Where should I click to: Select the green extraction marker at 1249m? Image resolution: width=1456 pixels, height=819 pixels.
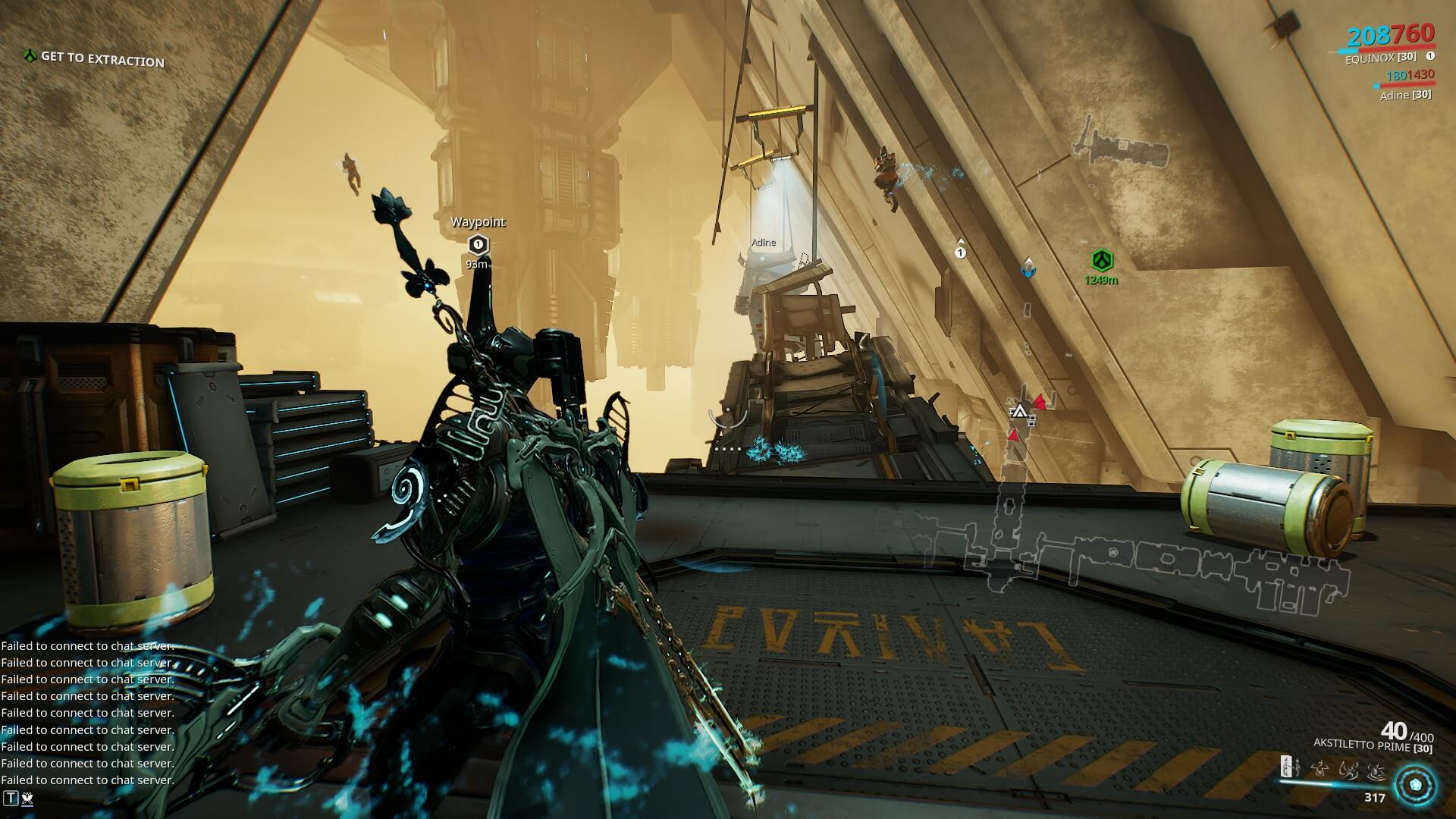(x=1101, y=262)
